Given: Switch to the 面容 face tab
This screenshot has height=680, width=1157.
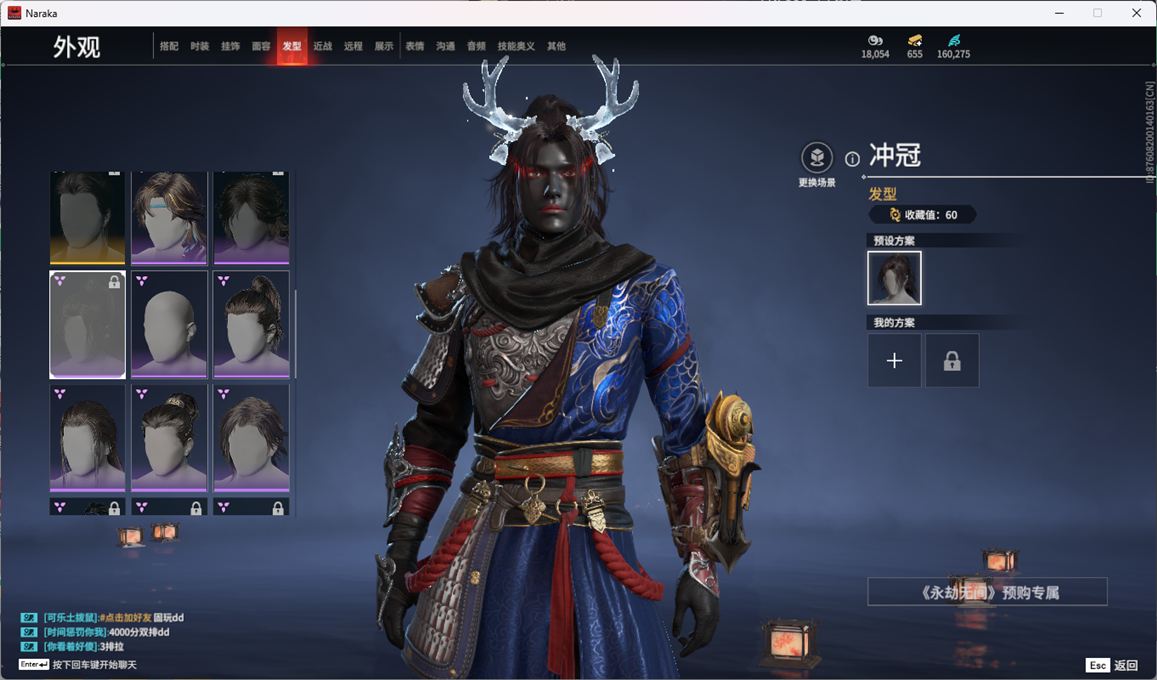Looking at the screenshot, I should (x=261, y=46).
